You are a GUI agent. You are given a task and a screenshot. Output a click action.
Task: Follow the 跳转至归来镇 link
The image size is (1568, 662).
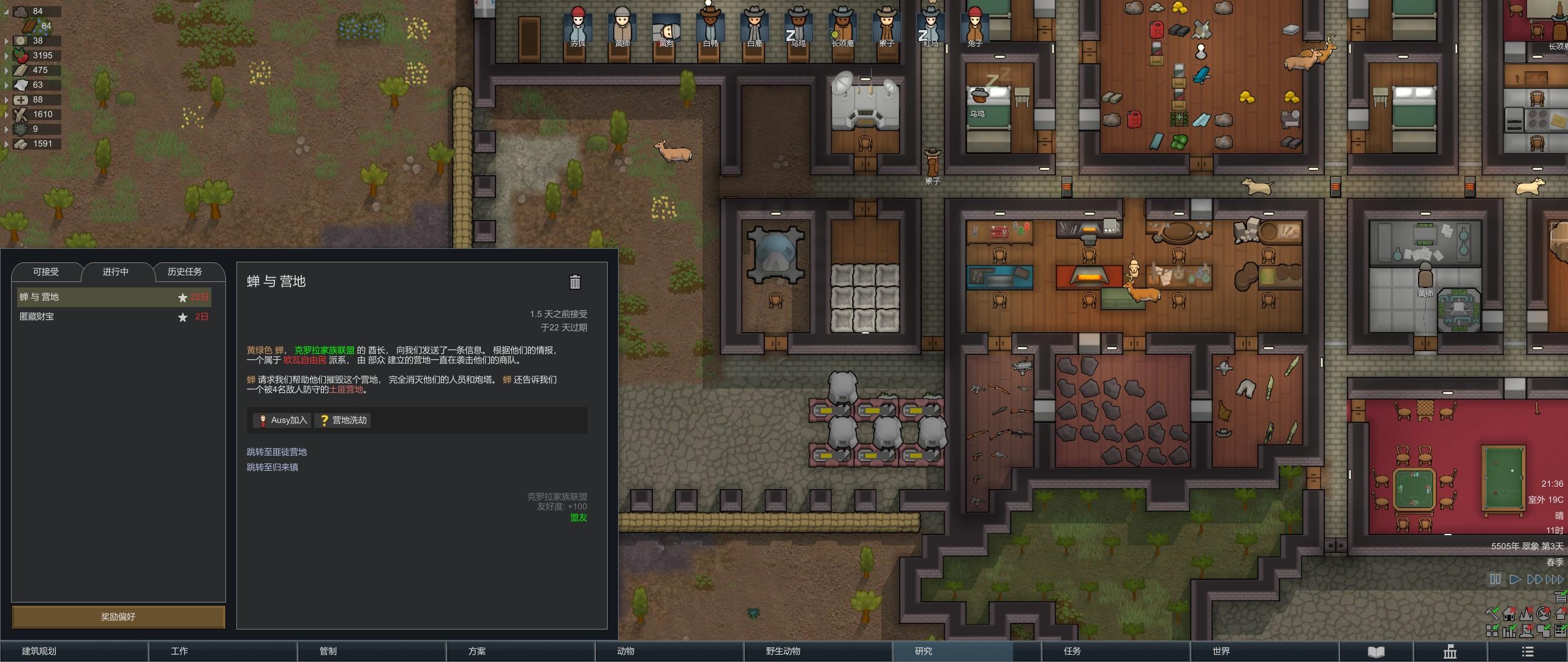tap(273, 467)
